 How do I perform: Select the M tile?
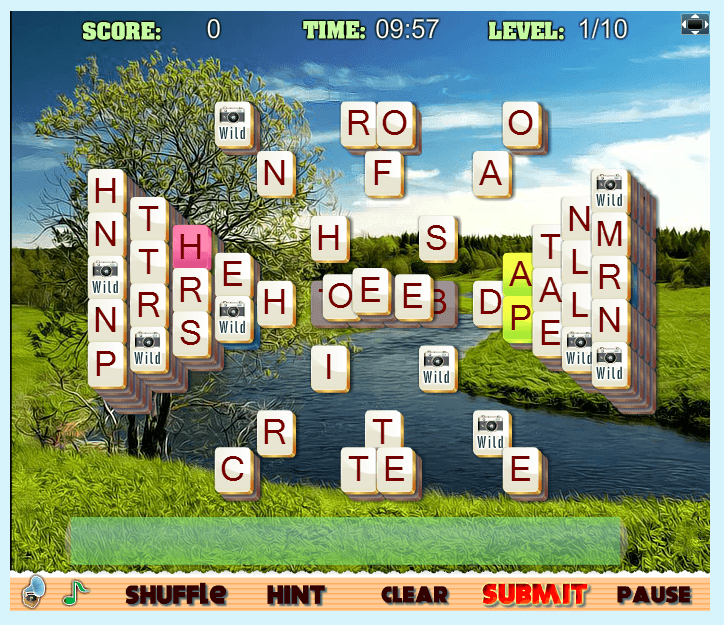click(609, 235)
